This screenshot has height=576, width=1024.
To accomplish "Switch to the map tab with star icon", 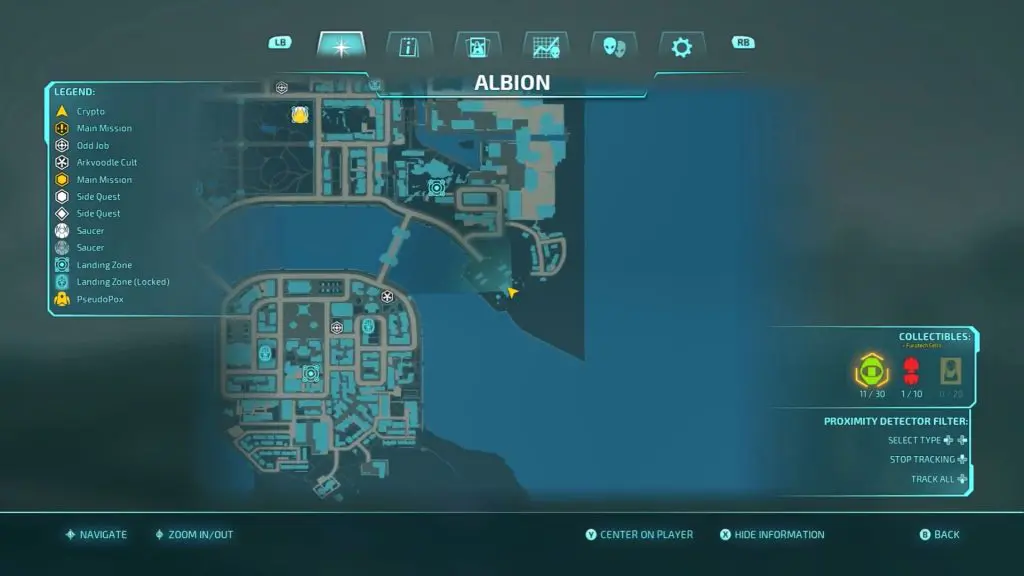I will tap(341, 46).
